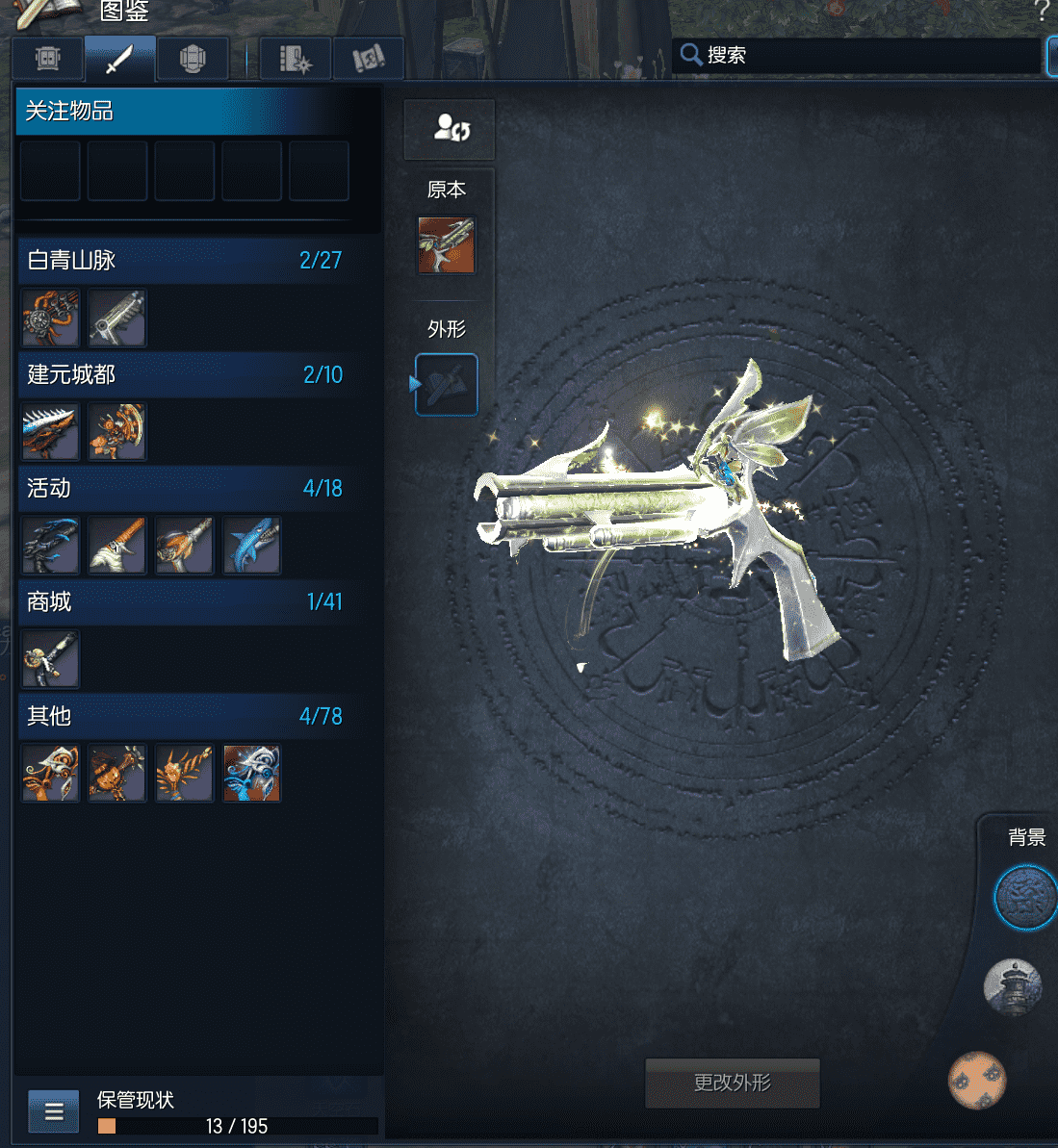Select the blue shark weapon icon
Viewport: 1058px width, 1148px height.
(251, 546)
